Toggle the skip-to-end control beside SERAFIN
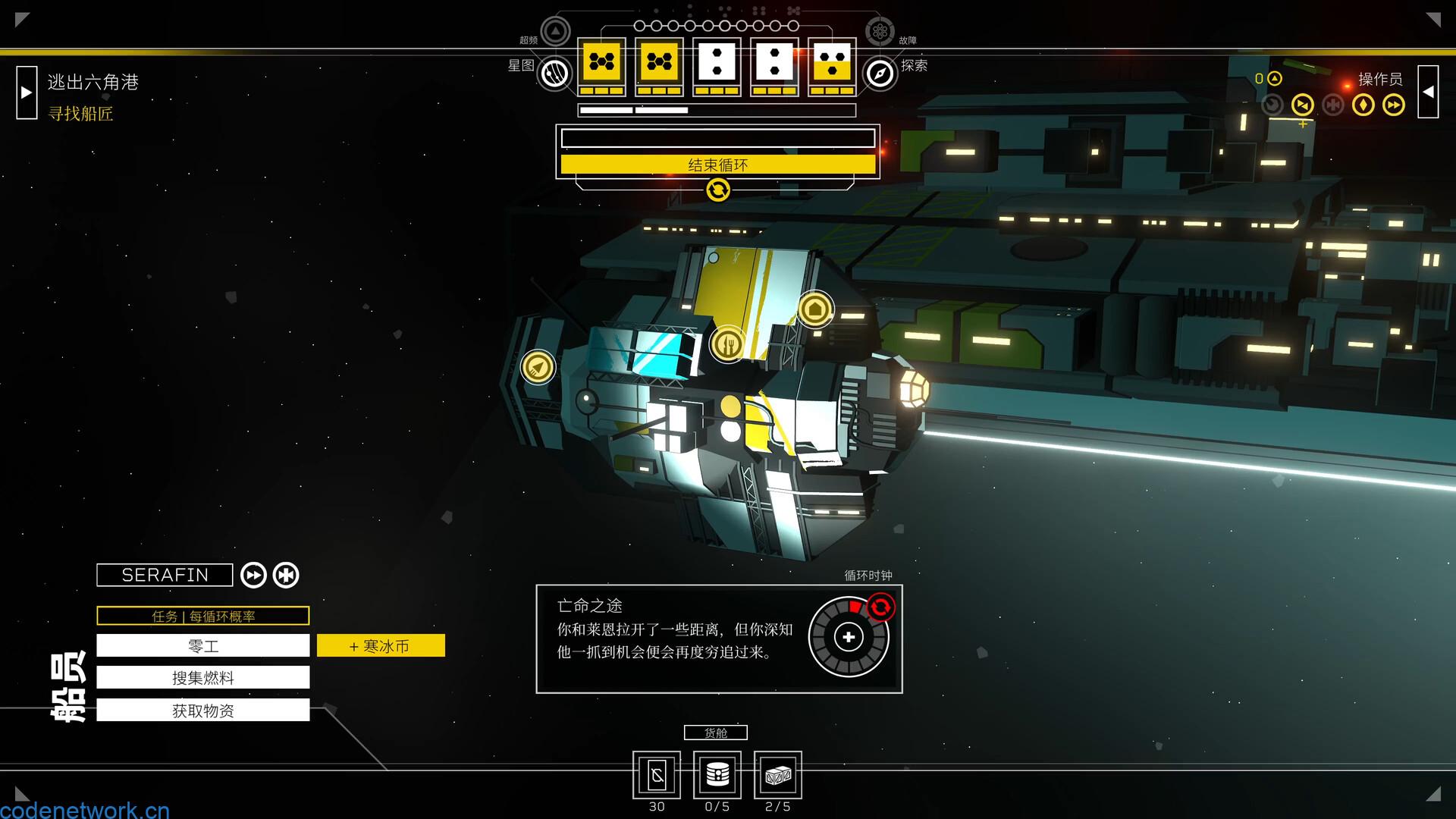The image size is (1456, 819). tap(286, 575)
